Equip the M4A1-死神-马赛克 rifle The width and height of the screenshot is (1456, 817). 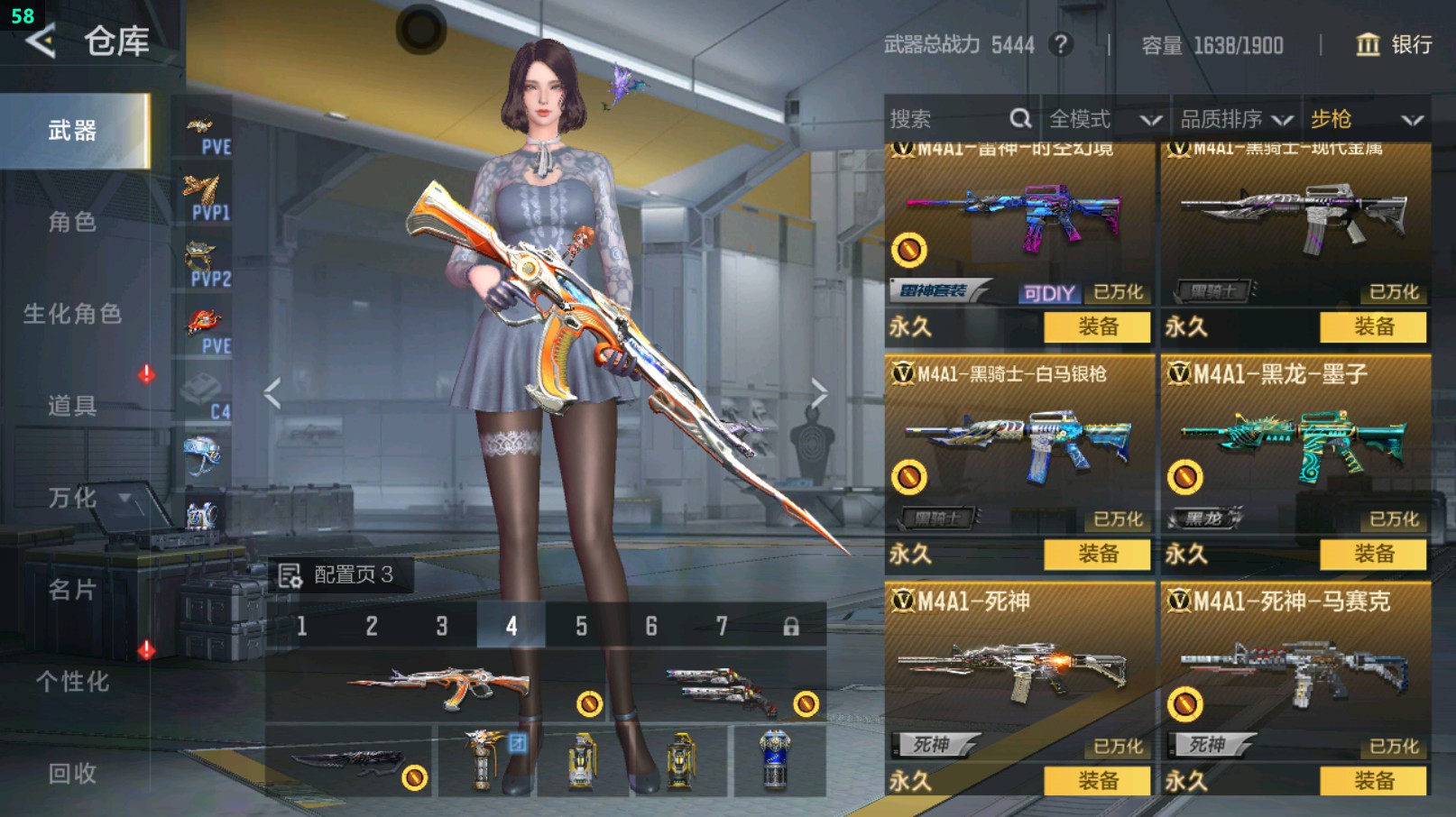pos(1373,781)
